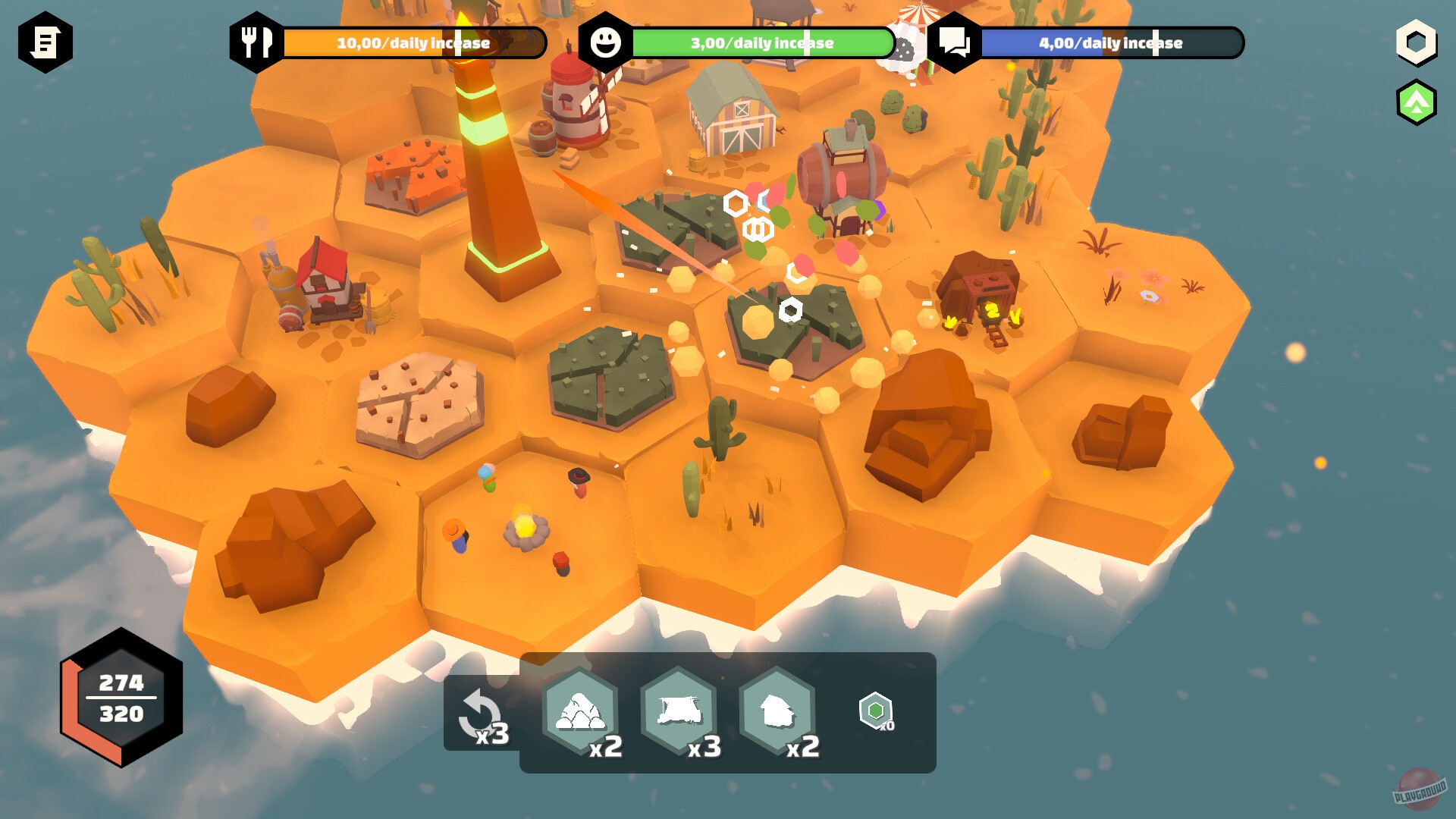Click the 10,00/daily increase food bar

413,43
